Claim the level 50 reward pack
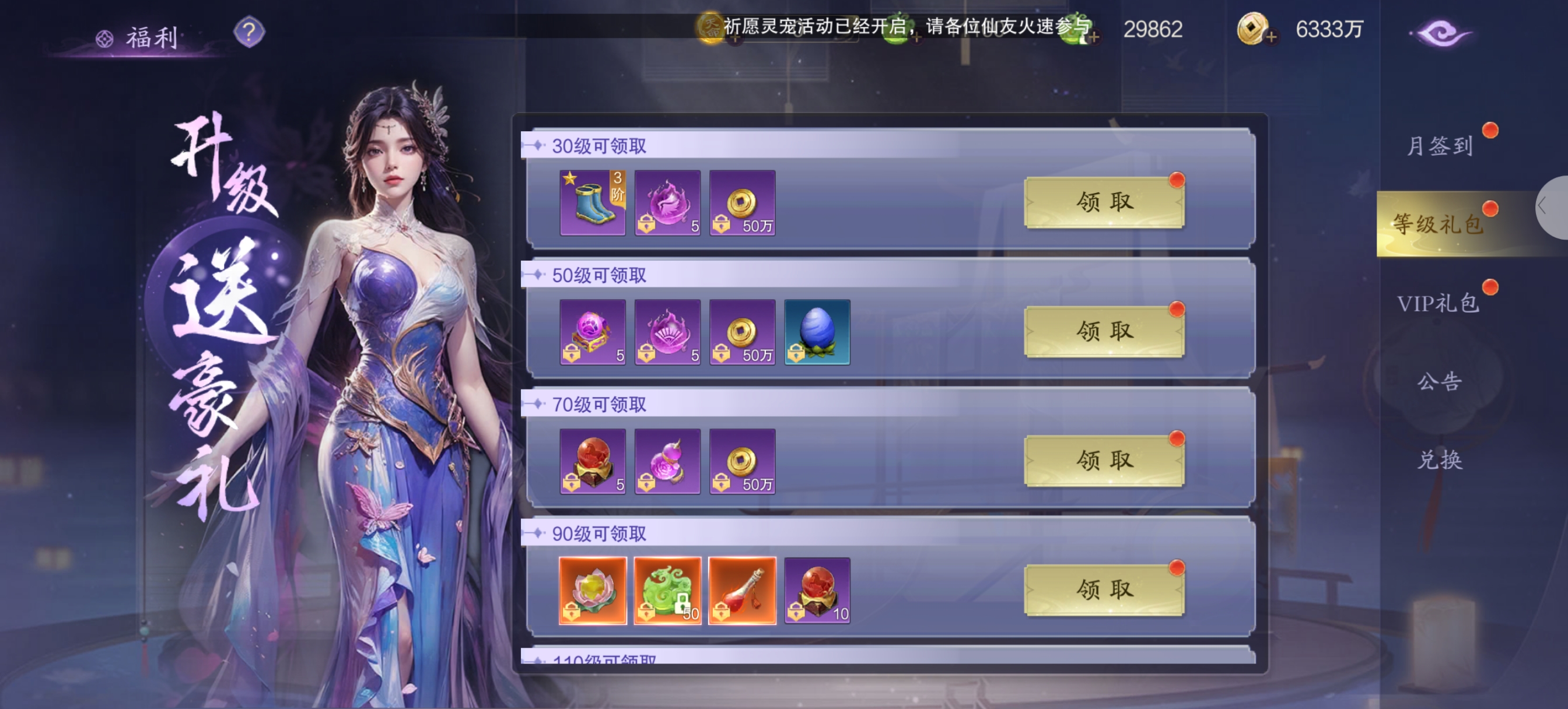The image size is (1568, 709). (x=1104, y=332)
